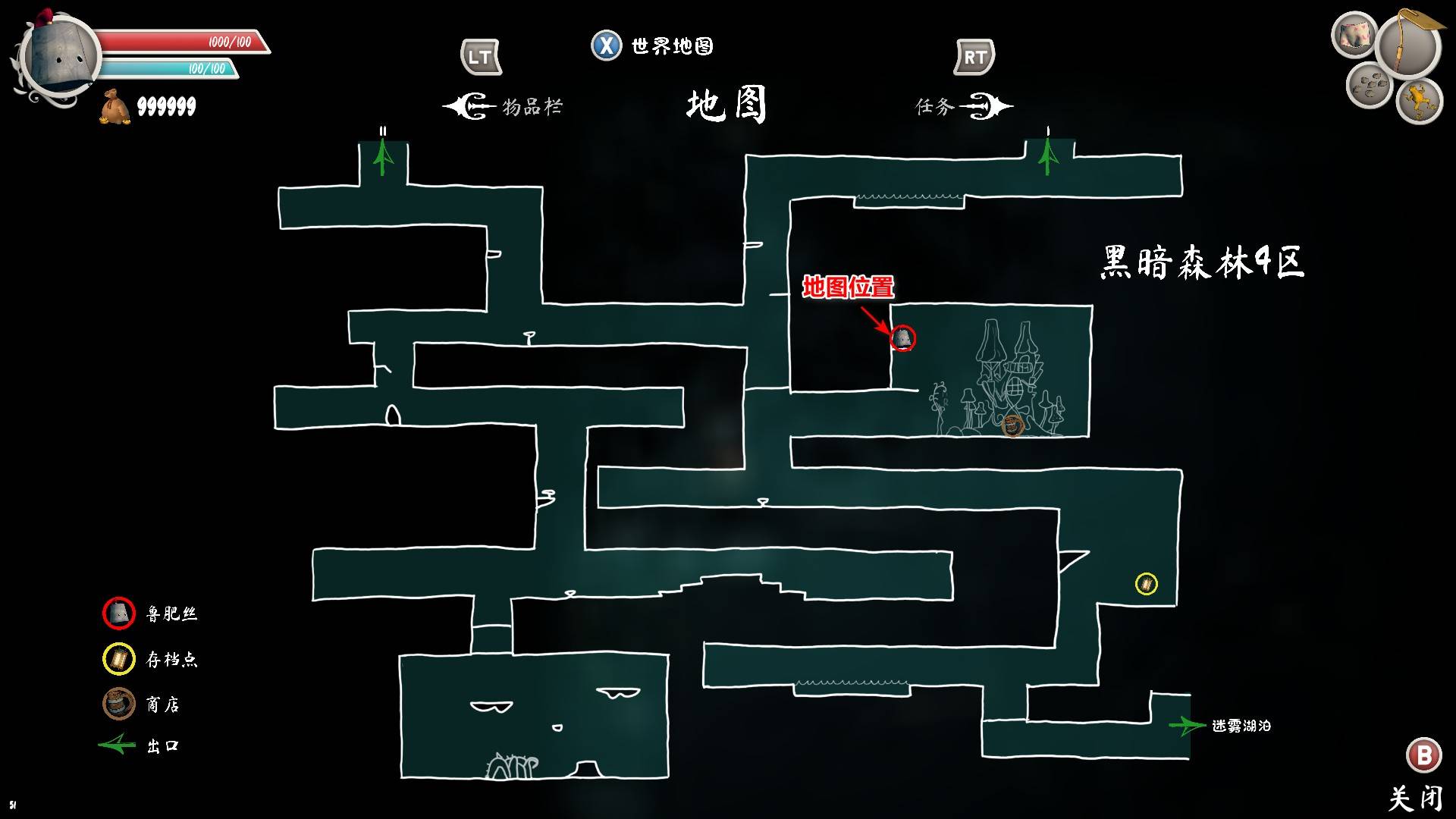This screenshot has width=1456, height=819.
Task: Click the brown shop marker on the map
Action: [1012, 425]
